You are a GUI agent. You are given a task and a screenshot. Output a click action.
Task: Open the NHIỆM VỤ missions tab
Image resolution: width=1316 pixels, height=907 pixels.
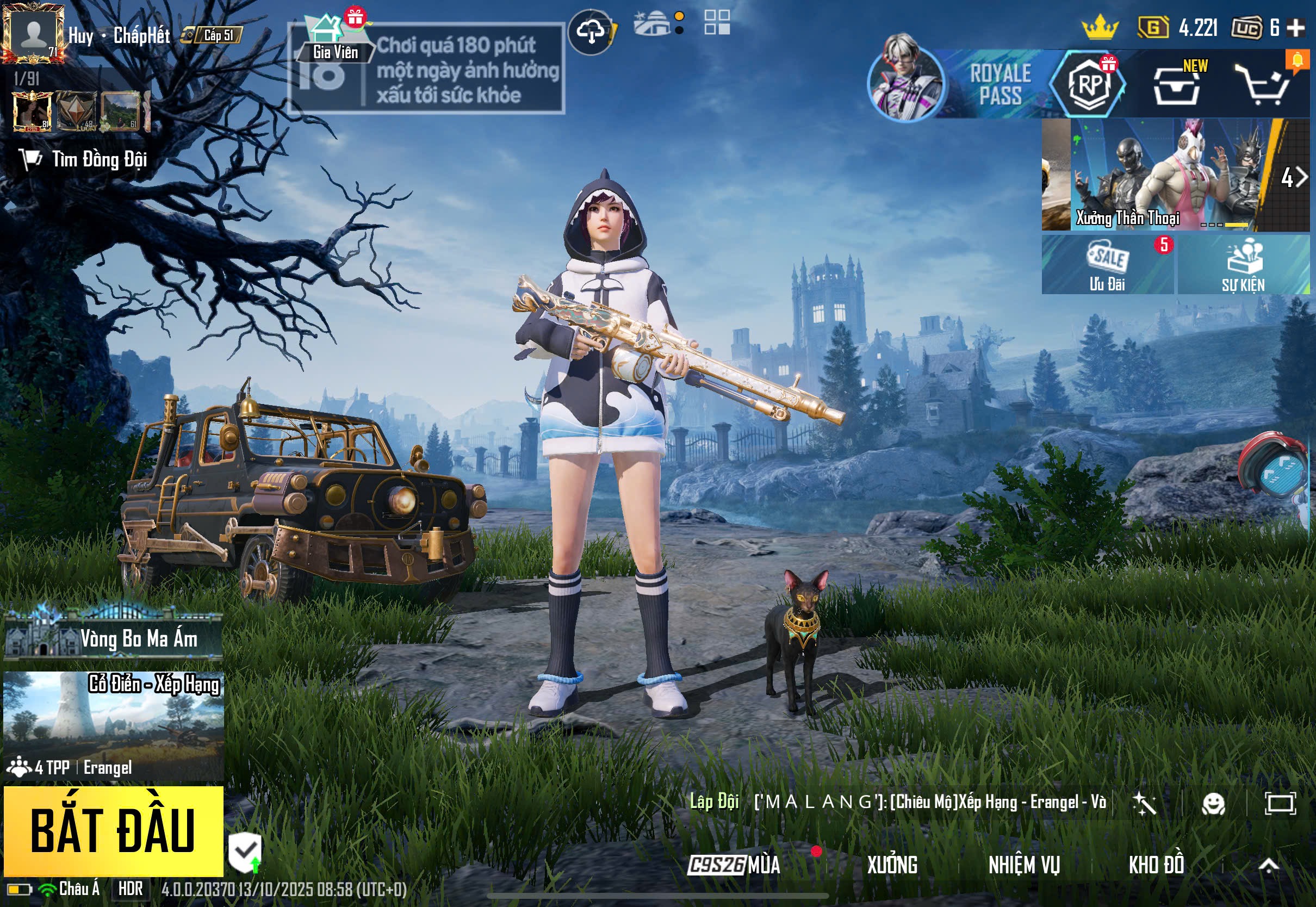click(x=1024, y=865)
